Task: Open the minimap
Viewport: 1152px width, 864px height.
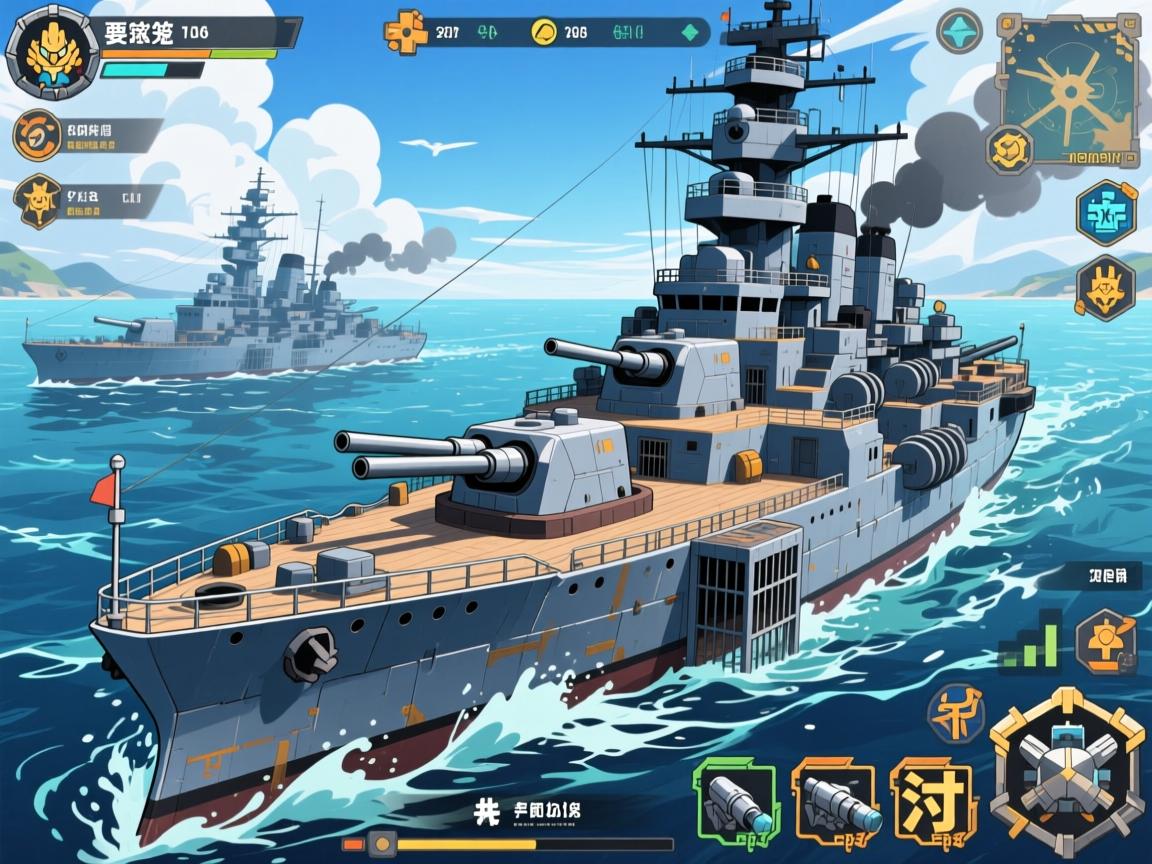Action: point(1070,90)
